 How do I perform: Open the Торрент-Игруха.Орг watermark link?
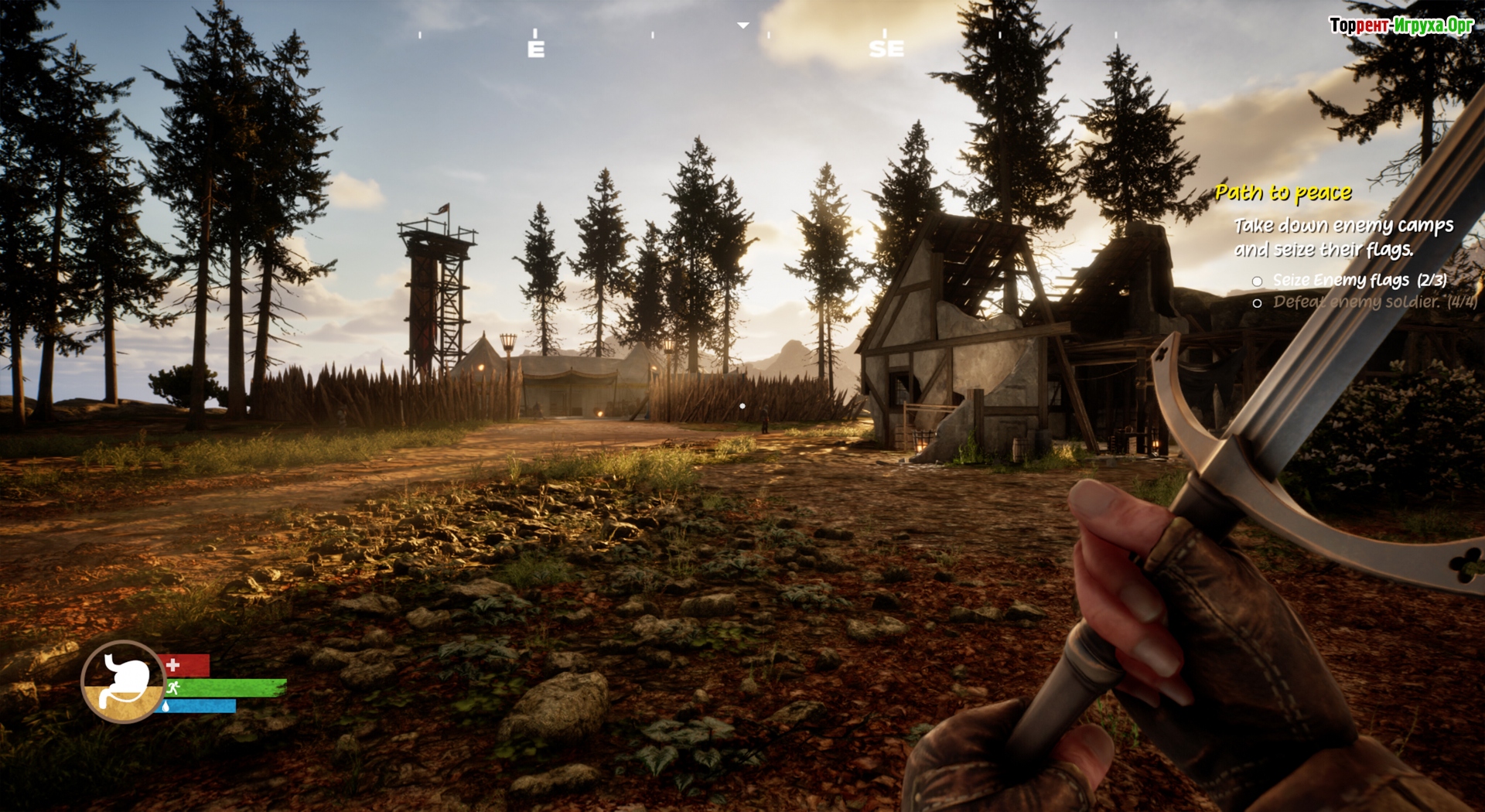click(x=1401, y=26)
